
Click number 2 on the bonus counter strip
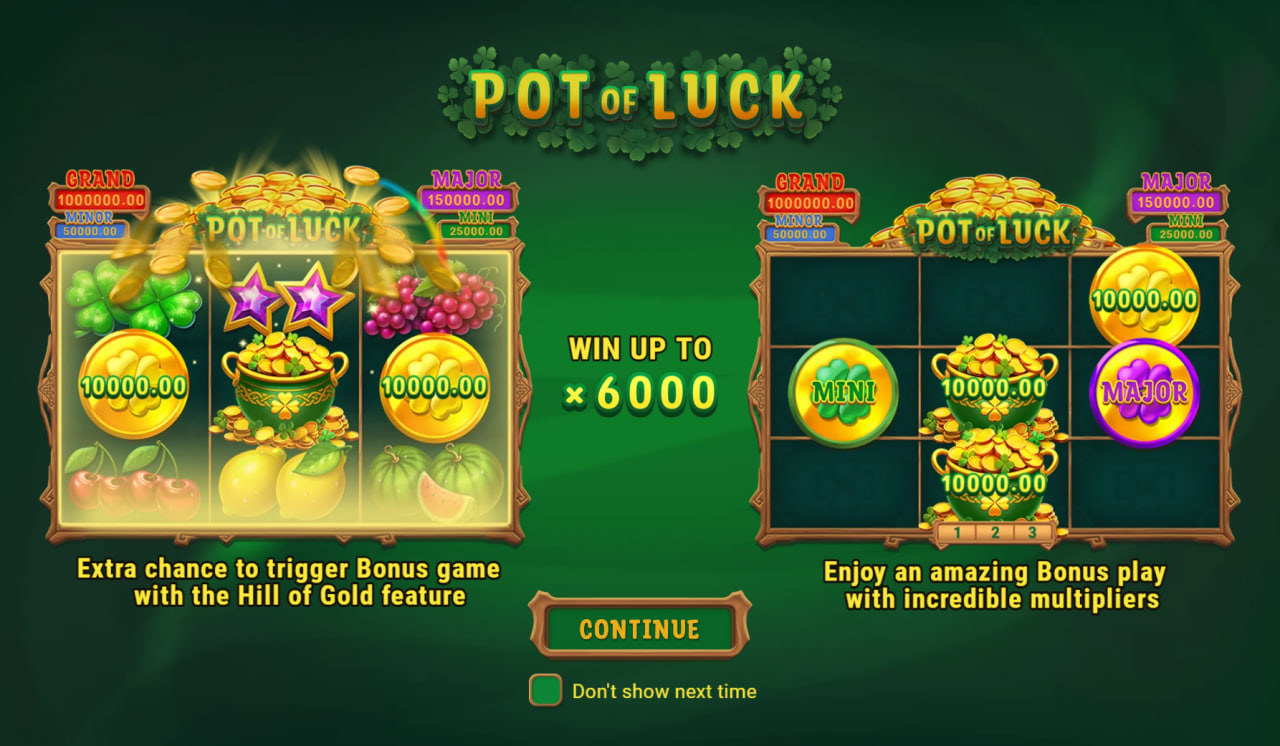coord(996,531)
